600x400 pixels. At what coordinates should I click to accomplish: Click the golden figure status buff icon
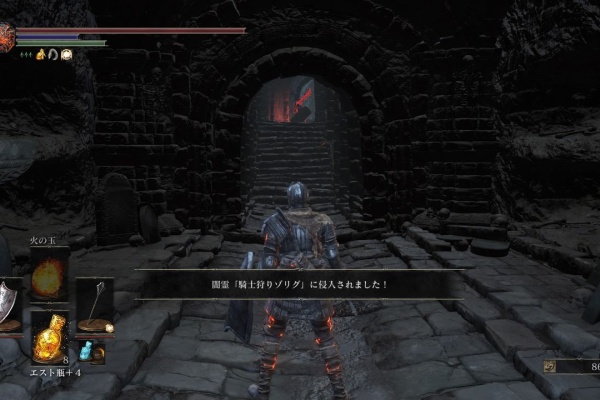pos(41,55)
